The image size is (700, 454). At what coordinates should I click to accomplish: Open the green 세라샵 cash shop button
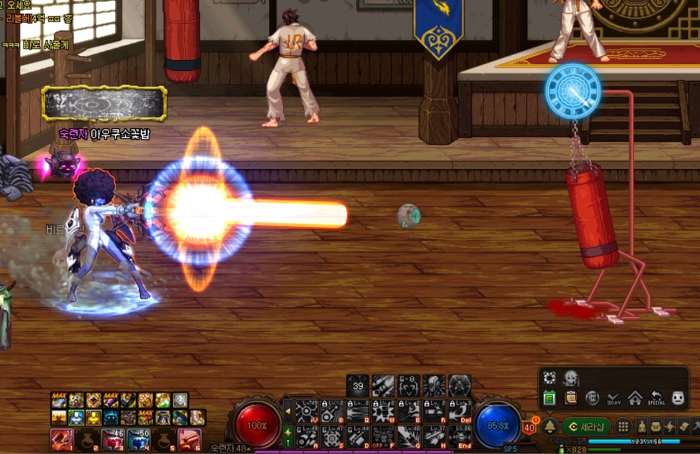pos(585,426)
